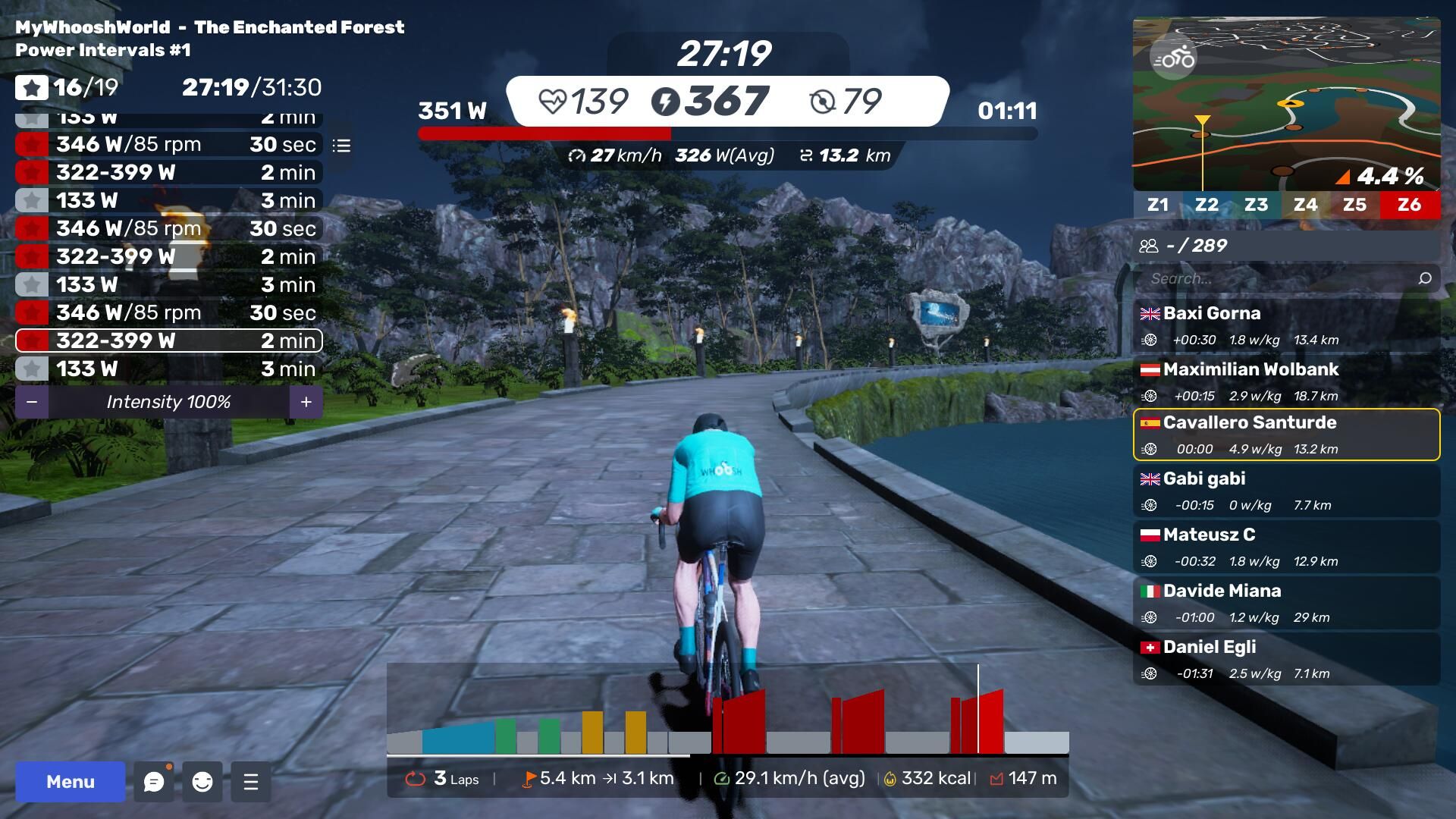Viewport: 1456px width, 819px height.
Task: Decrease workout intensity with the minus button
Action: pos(32,402)
